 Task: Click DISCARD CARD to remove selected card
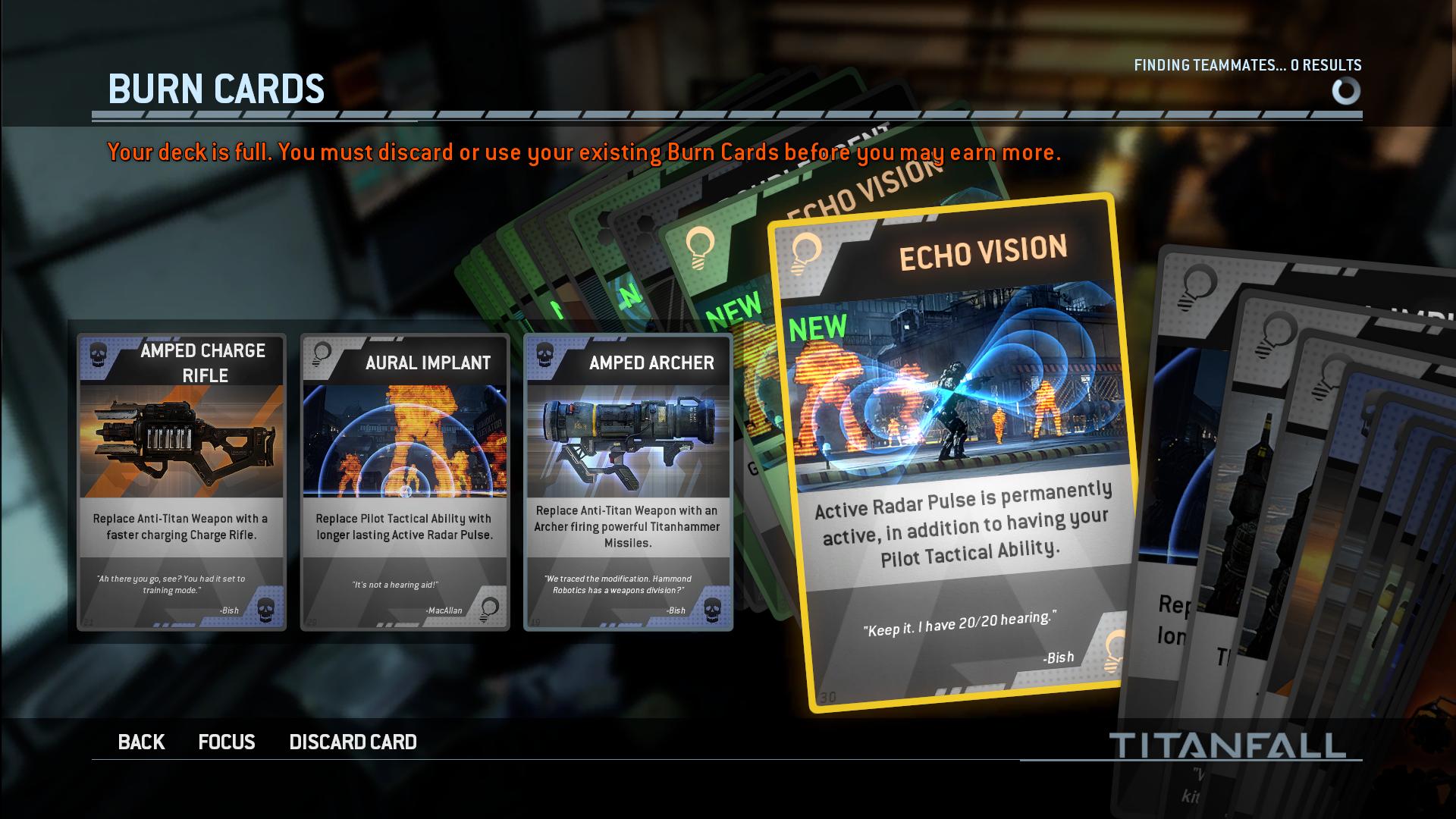353,742
